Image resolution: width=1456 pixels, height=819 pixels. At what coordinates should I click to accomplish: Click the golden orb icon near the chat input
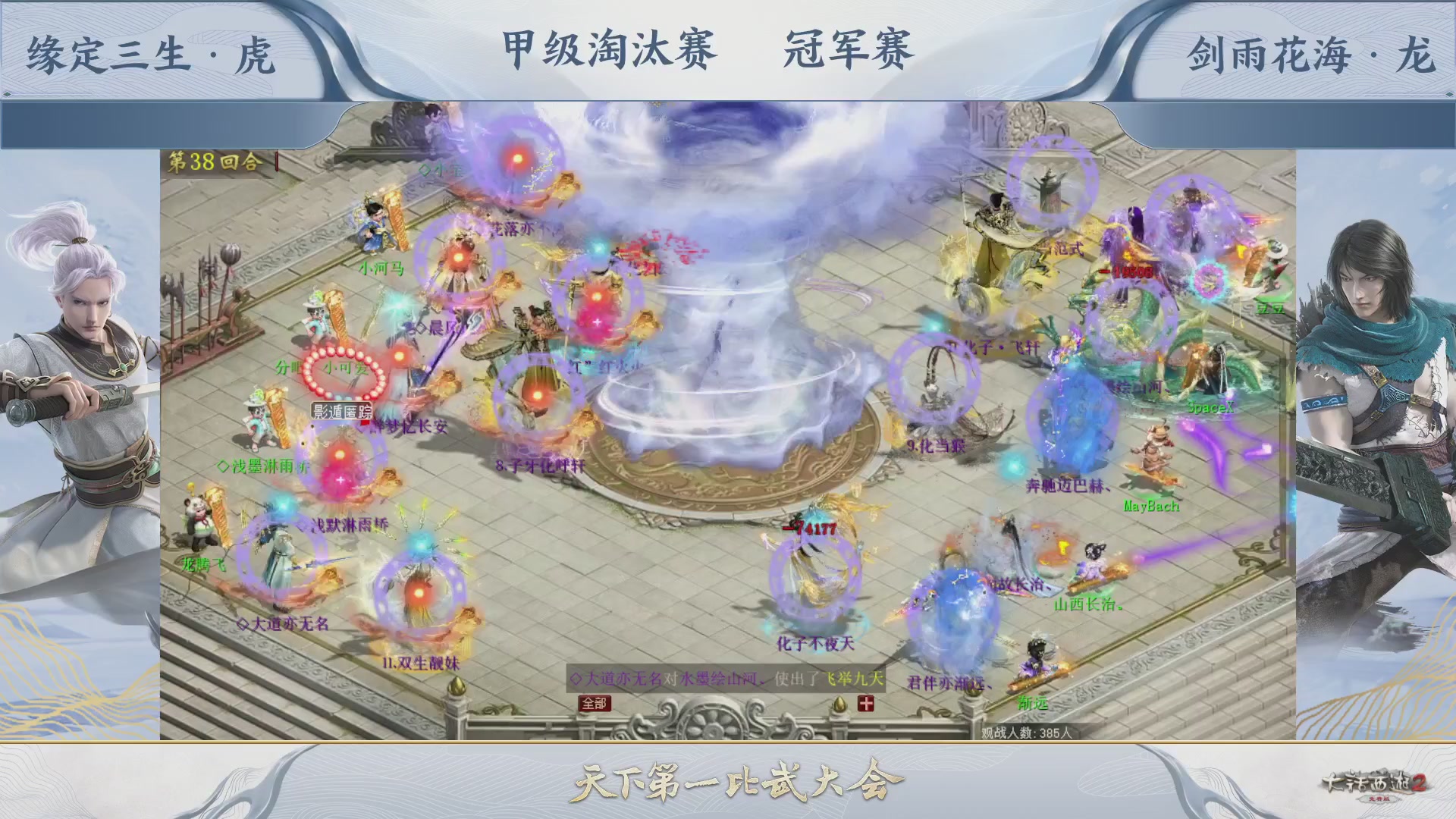pos(840,704)
